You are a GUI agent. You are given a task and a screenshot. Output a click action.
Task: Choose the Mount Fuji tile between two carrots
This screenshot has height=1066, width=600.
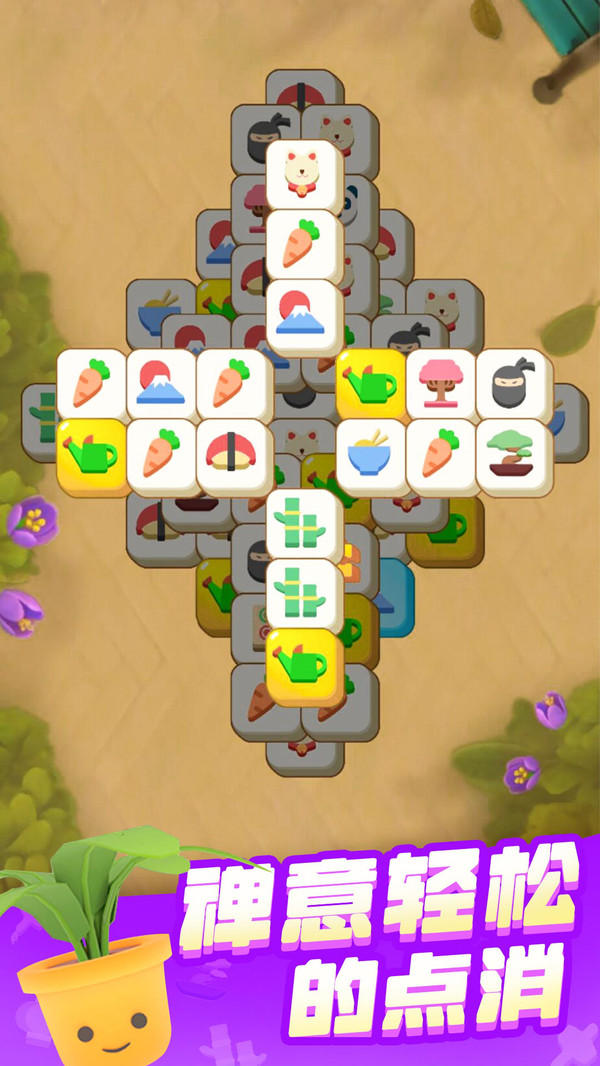[x=163, y=383]
